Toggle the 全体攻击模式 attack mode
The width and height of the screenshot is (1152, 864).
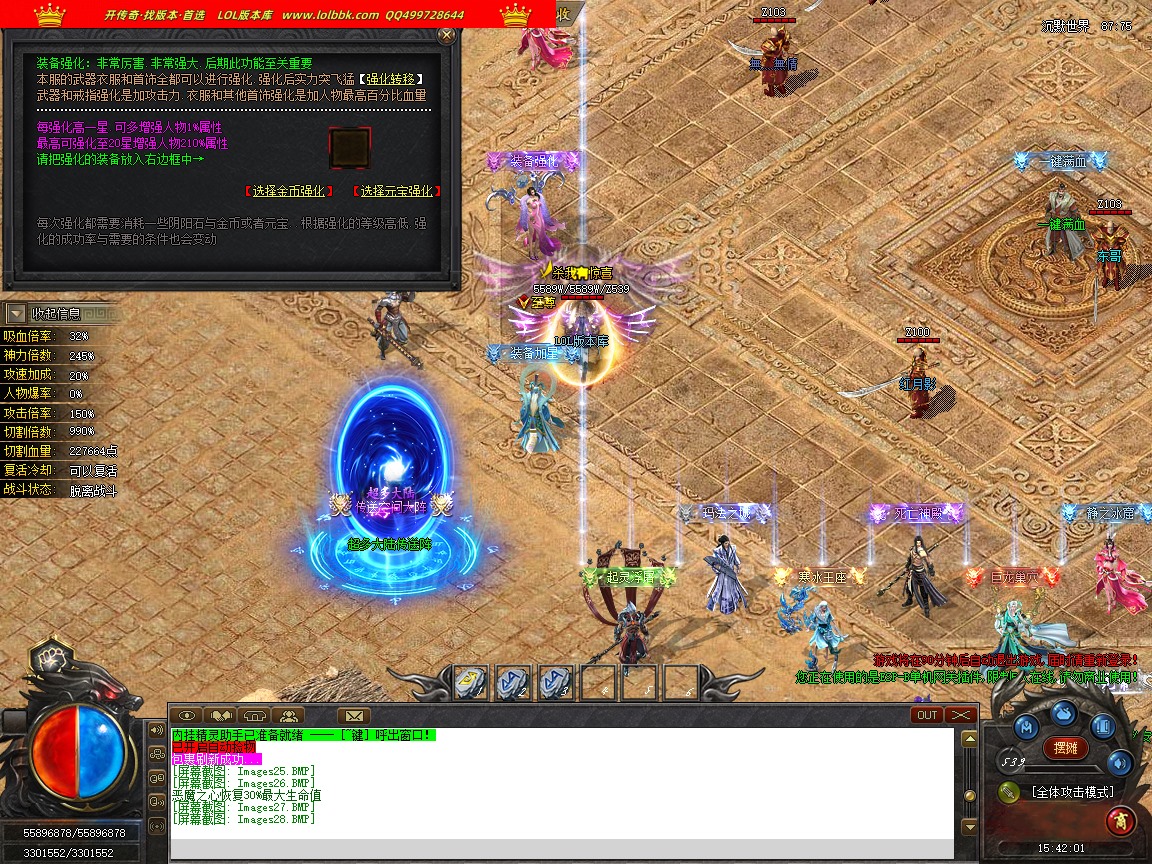coord(1072,792)
